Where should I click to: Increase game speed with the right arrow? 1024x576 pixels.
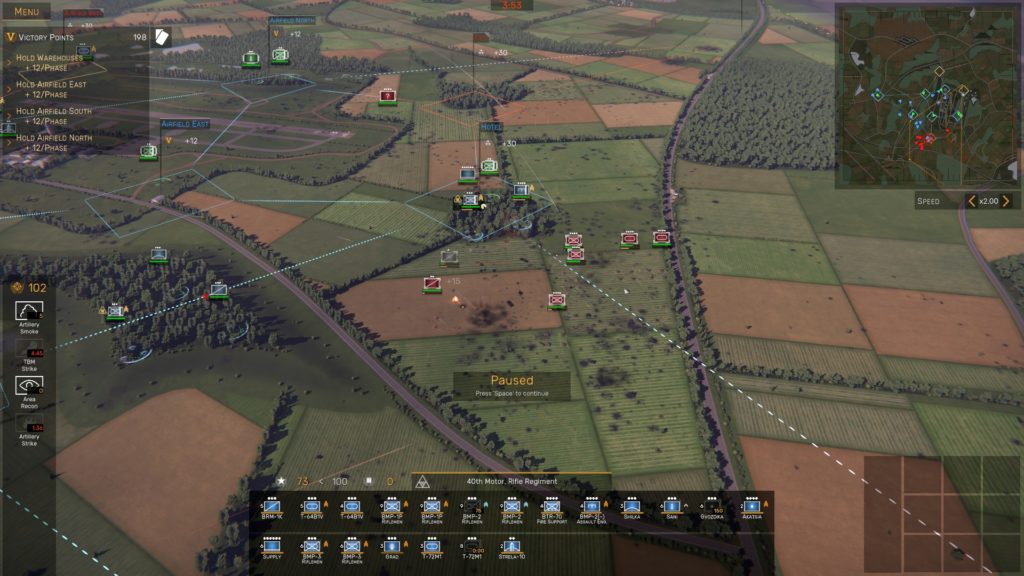point(1006,201)
